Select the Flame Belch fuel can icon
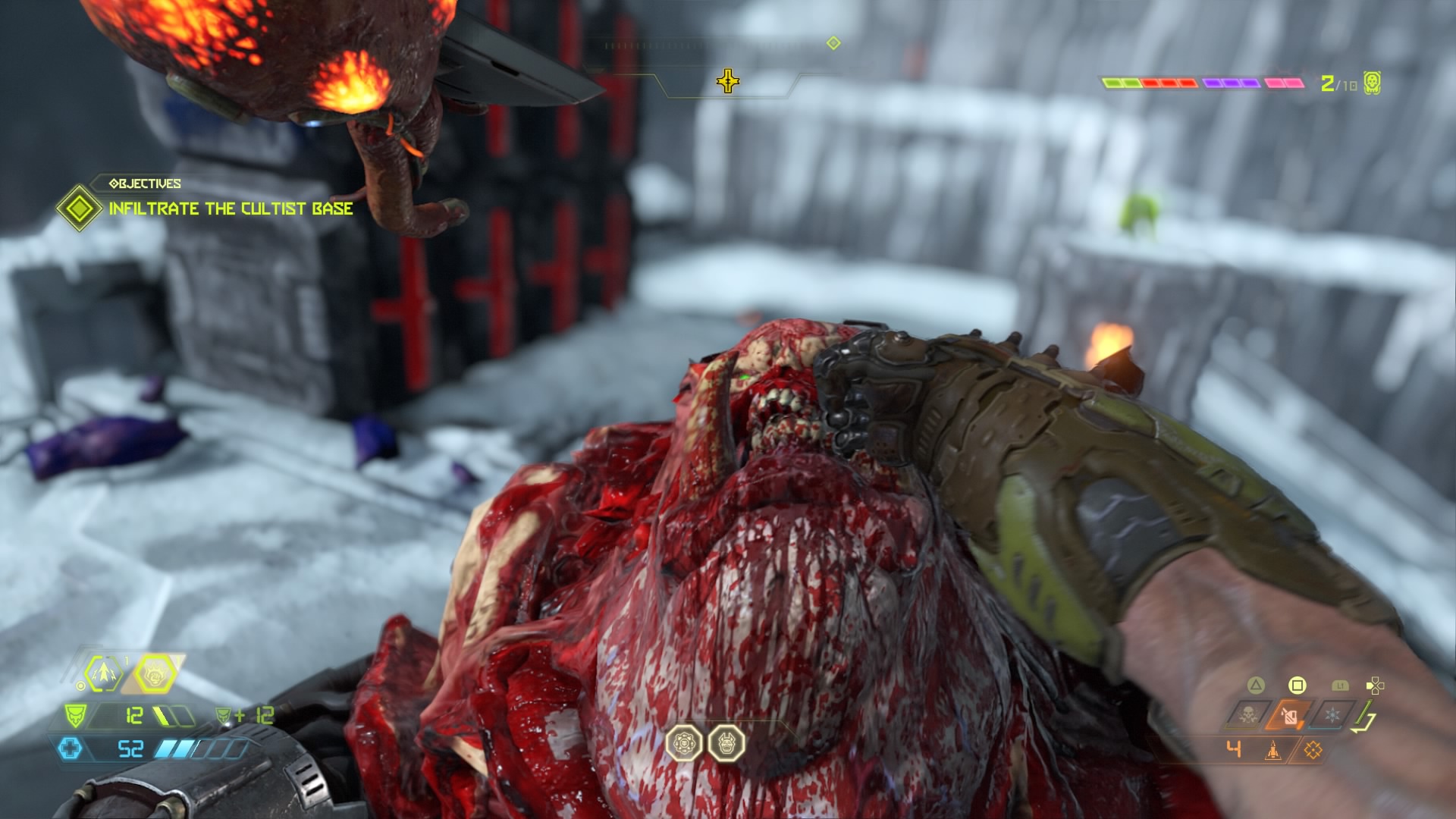Image resolution: width=1456 pixels, height=819 pixels. tap(1290, 714)
